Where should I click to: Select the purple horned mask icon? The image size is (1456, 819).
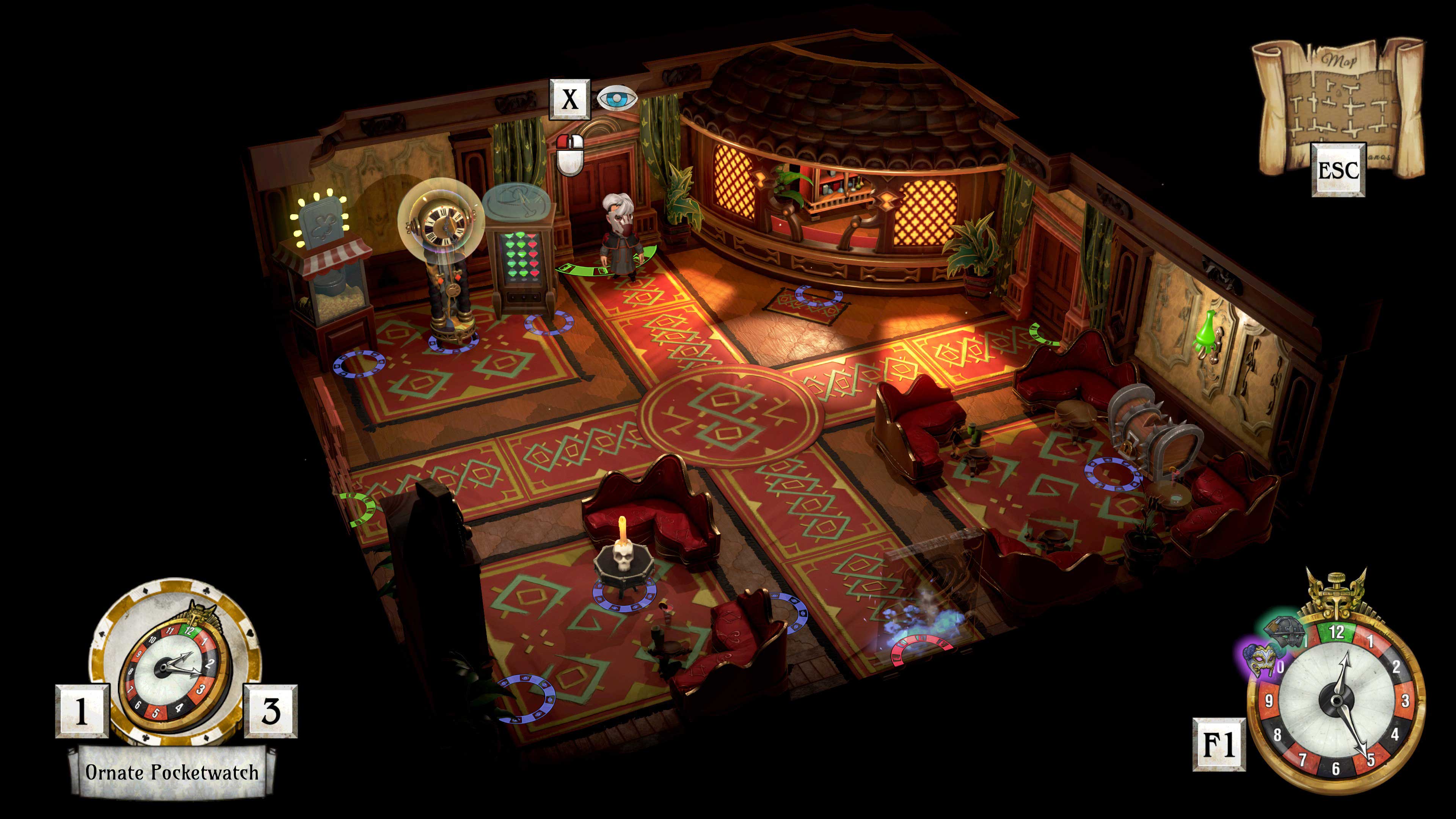(x=1260, y=660)
